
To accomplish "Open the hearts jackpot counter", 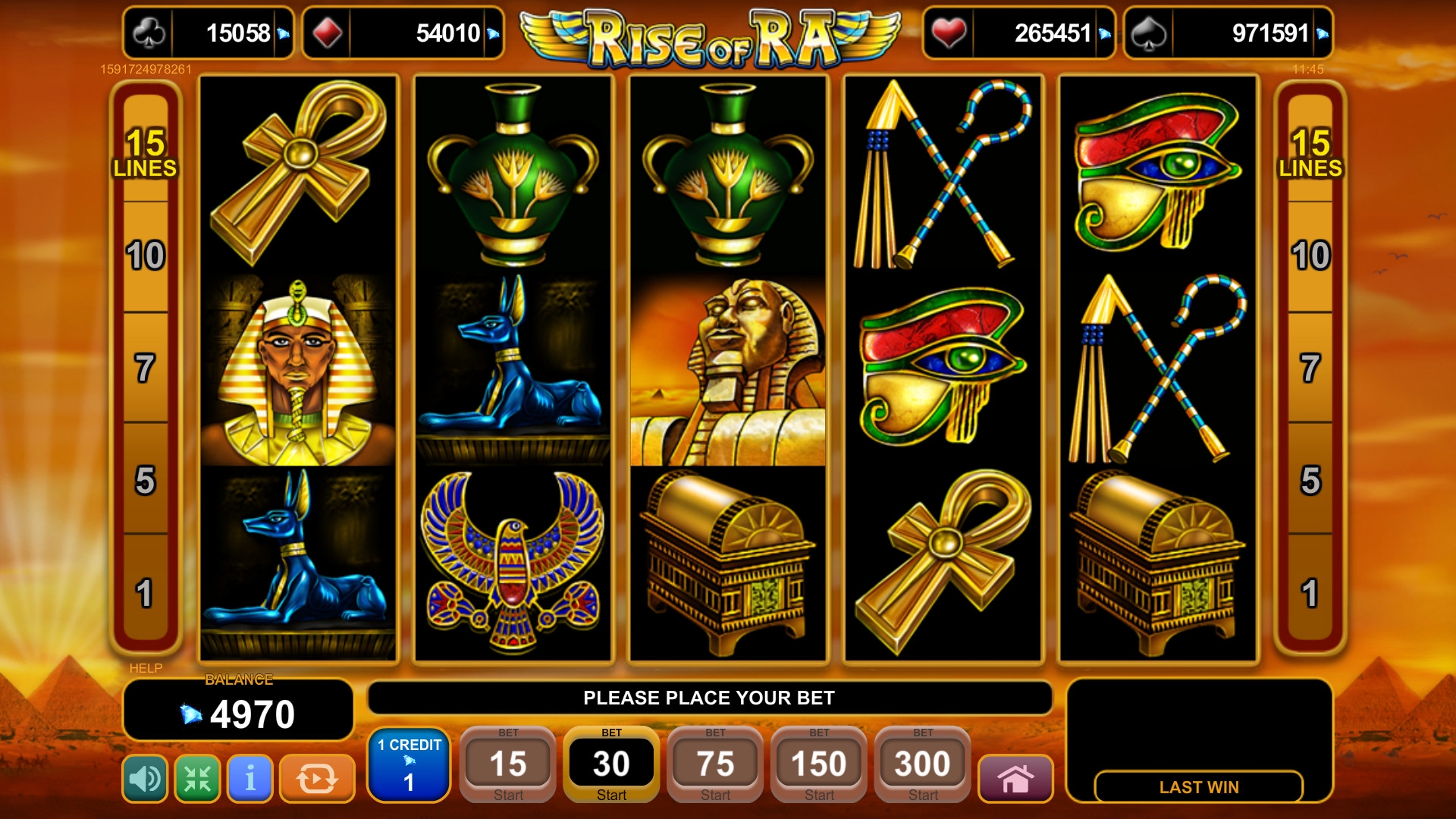I will [1018, 33].
